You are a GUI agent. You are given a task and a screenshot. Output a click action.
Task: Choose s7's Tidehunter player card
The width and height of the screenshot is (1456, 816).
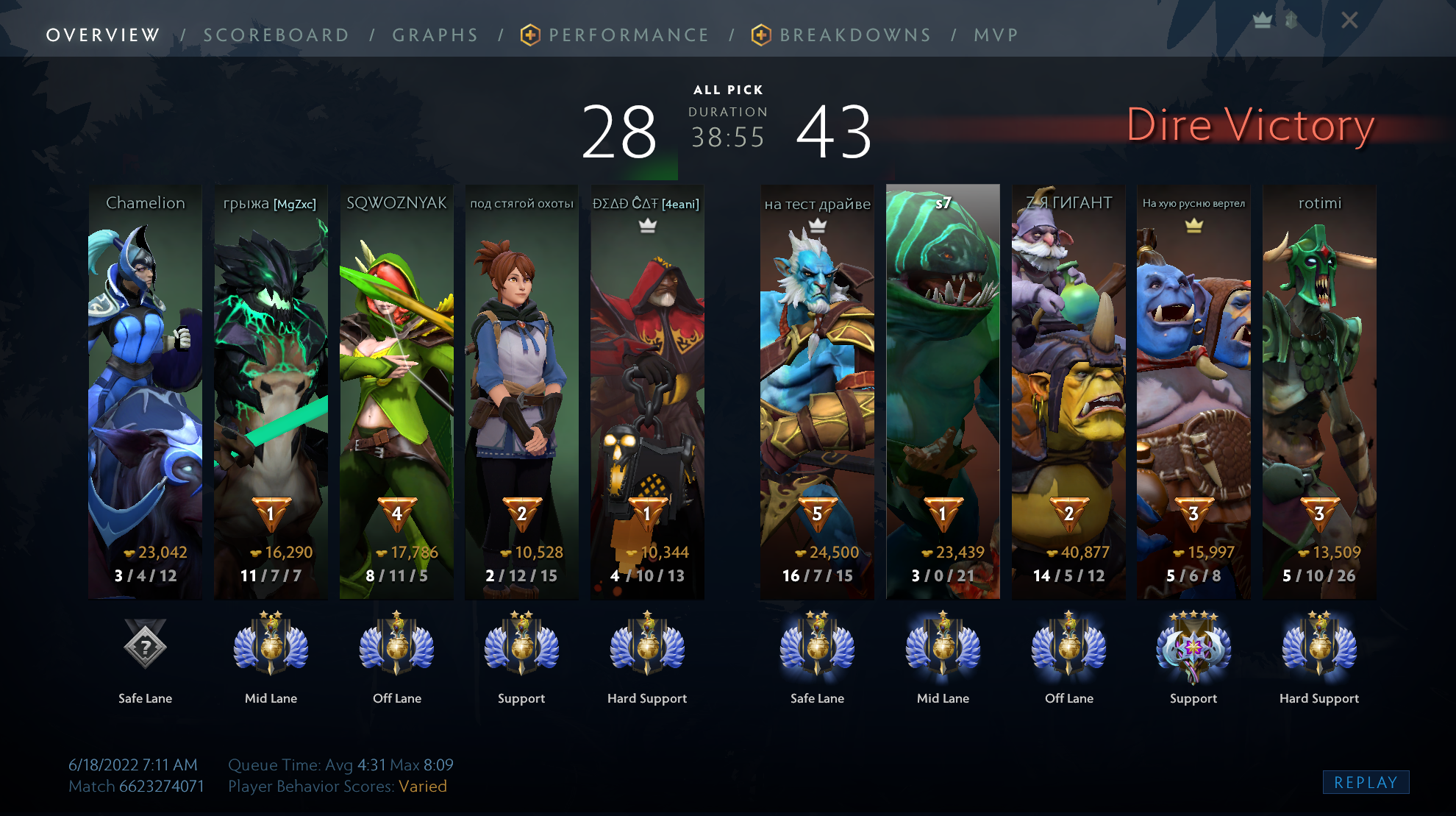(943, 390)
